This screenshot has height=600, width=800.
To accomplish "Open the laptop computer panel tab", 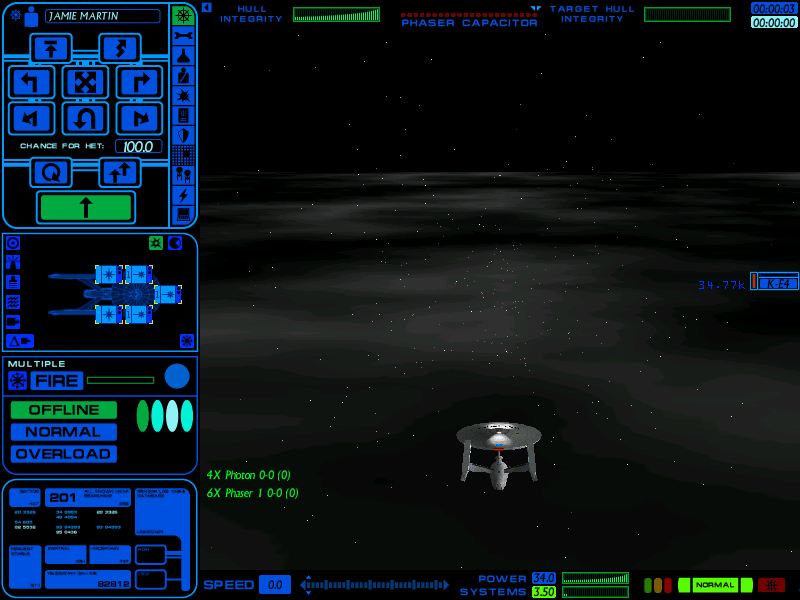I will [183, 215].
